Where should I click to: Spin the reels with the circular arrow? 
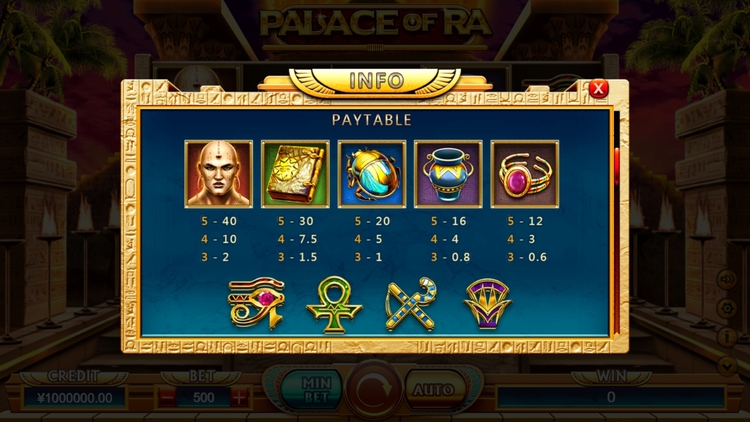[374, 389]
